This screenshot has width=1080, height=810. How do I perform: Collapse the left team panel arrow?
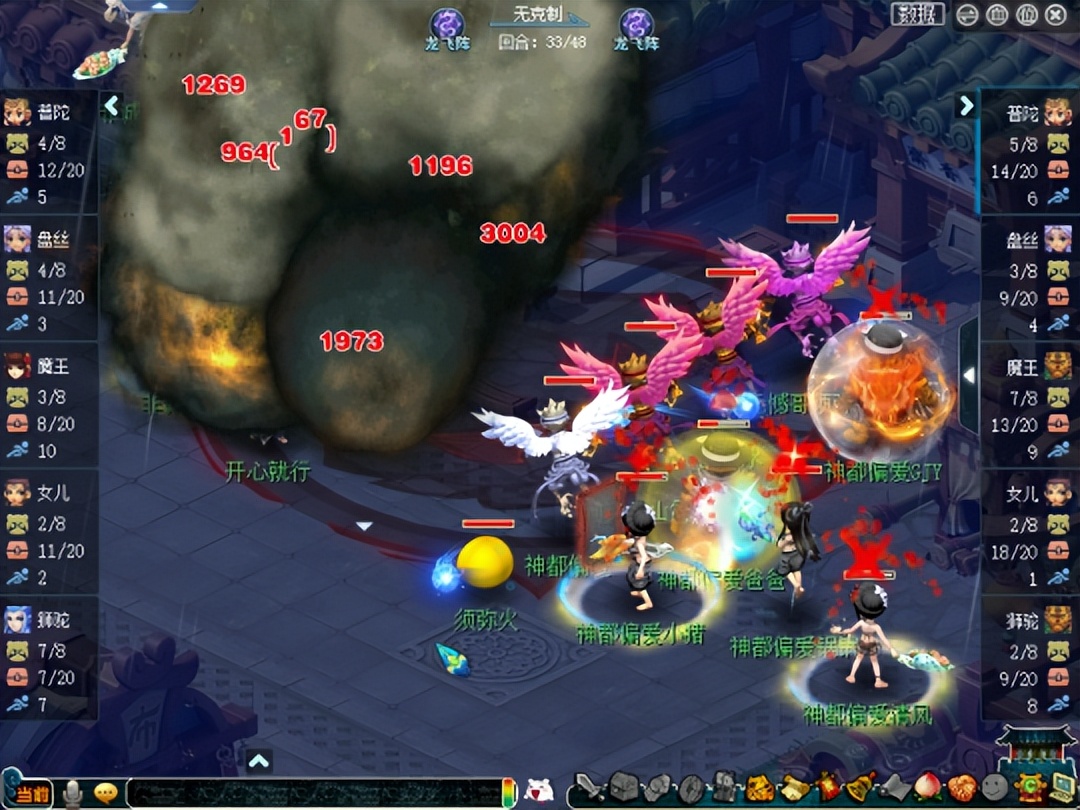(x=112, y=105)
